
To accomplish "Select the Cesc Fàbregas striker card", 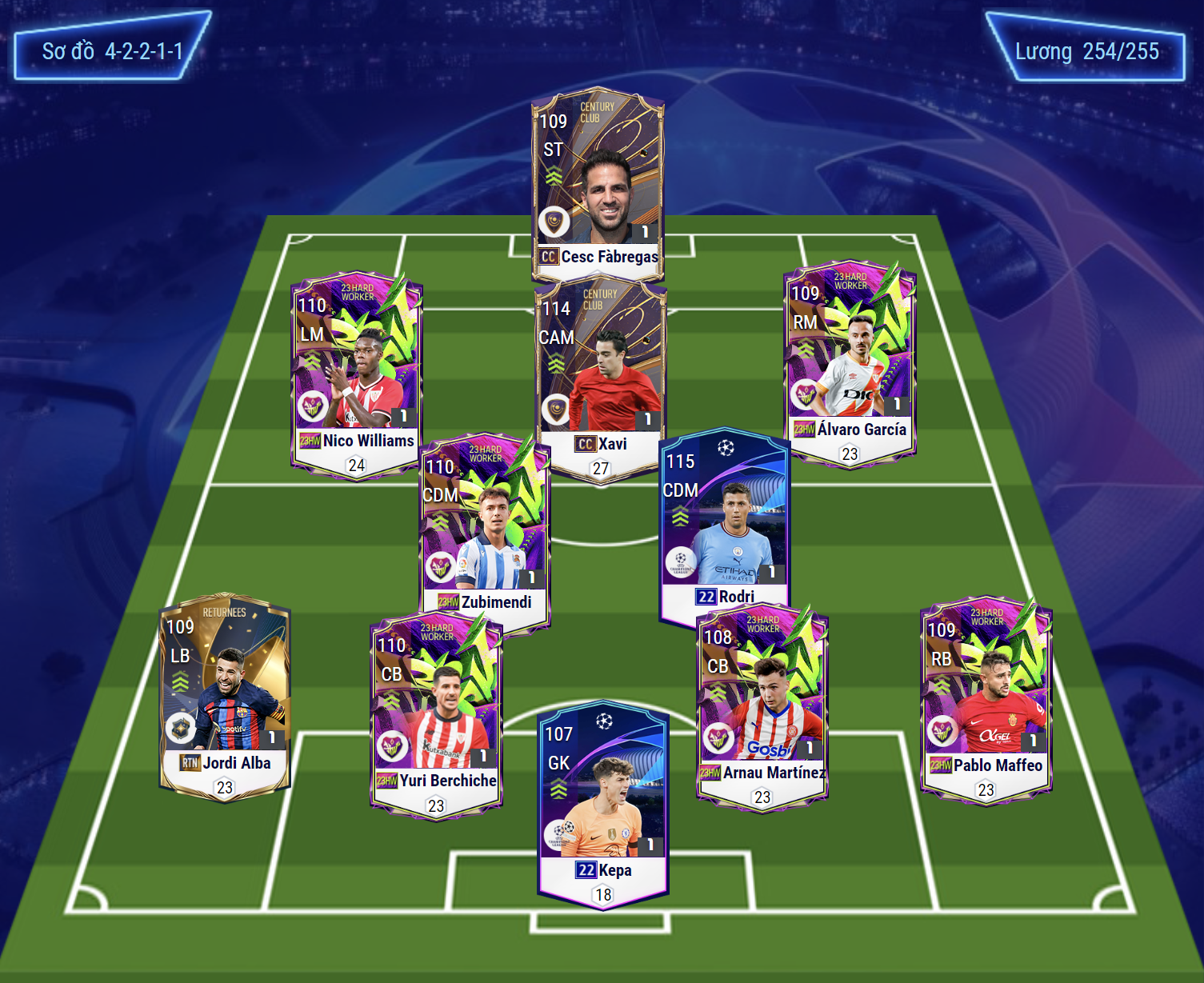I will [598, 184].
